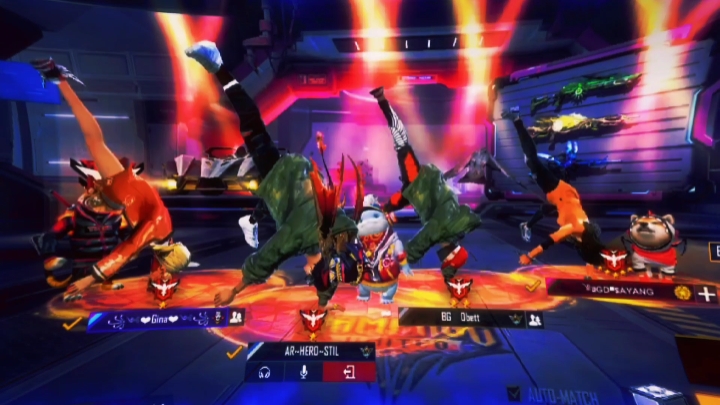Leave the squad with the red exit button
The image size is (720, 405).
coord(350,372)
